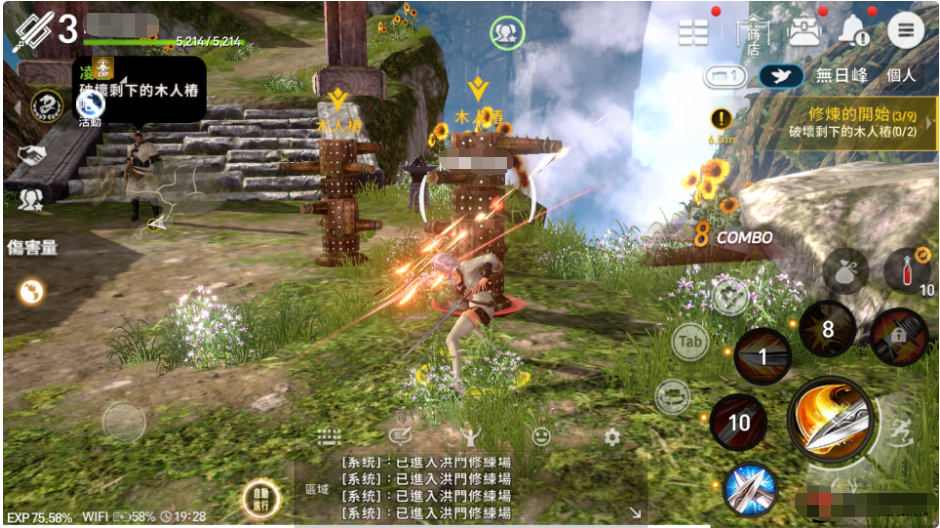This screenshot has width=940, height=528.
Task: Tap the Tab target switch button
Action: (x=690, y=342)
